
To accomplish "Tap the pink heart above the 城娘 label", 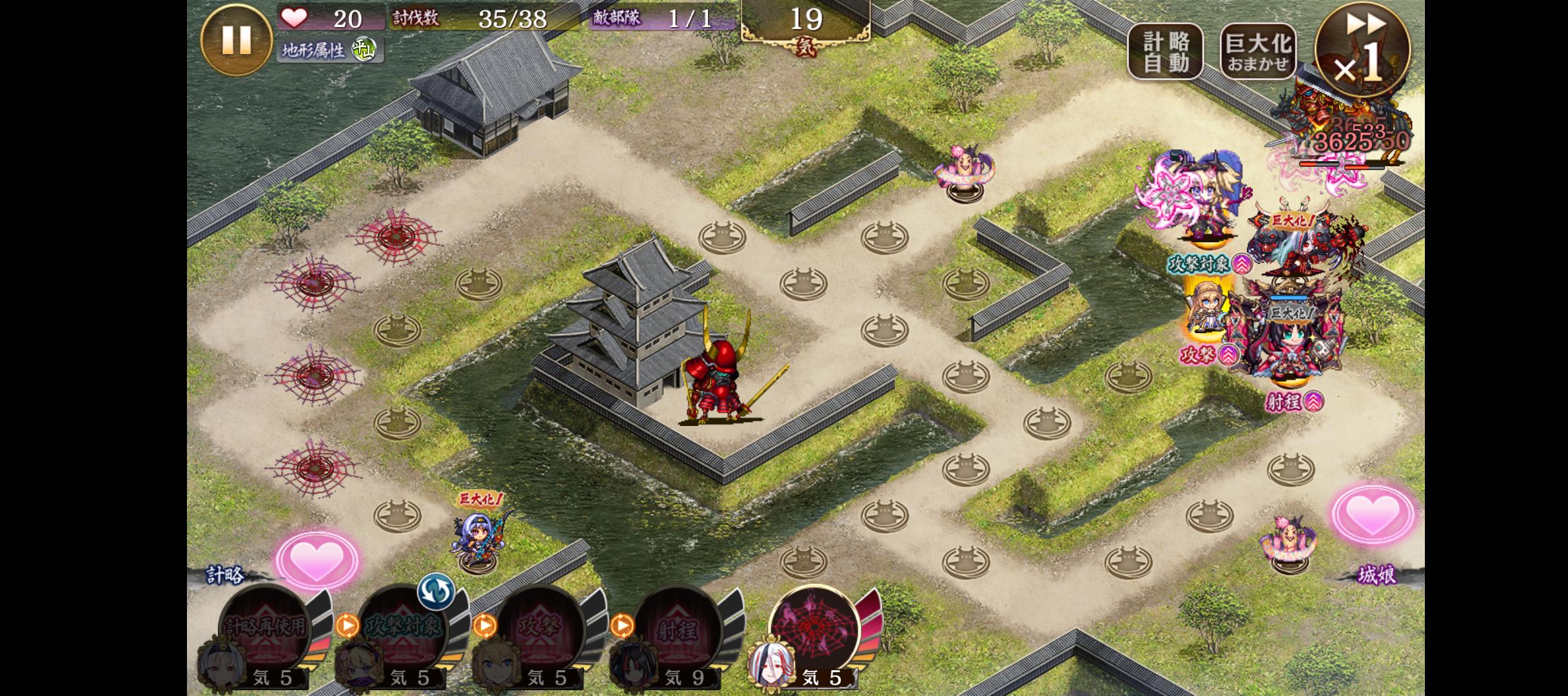I will click(1373, 516).
